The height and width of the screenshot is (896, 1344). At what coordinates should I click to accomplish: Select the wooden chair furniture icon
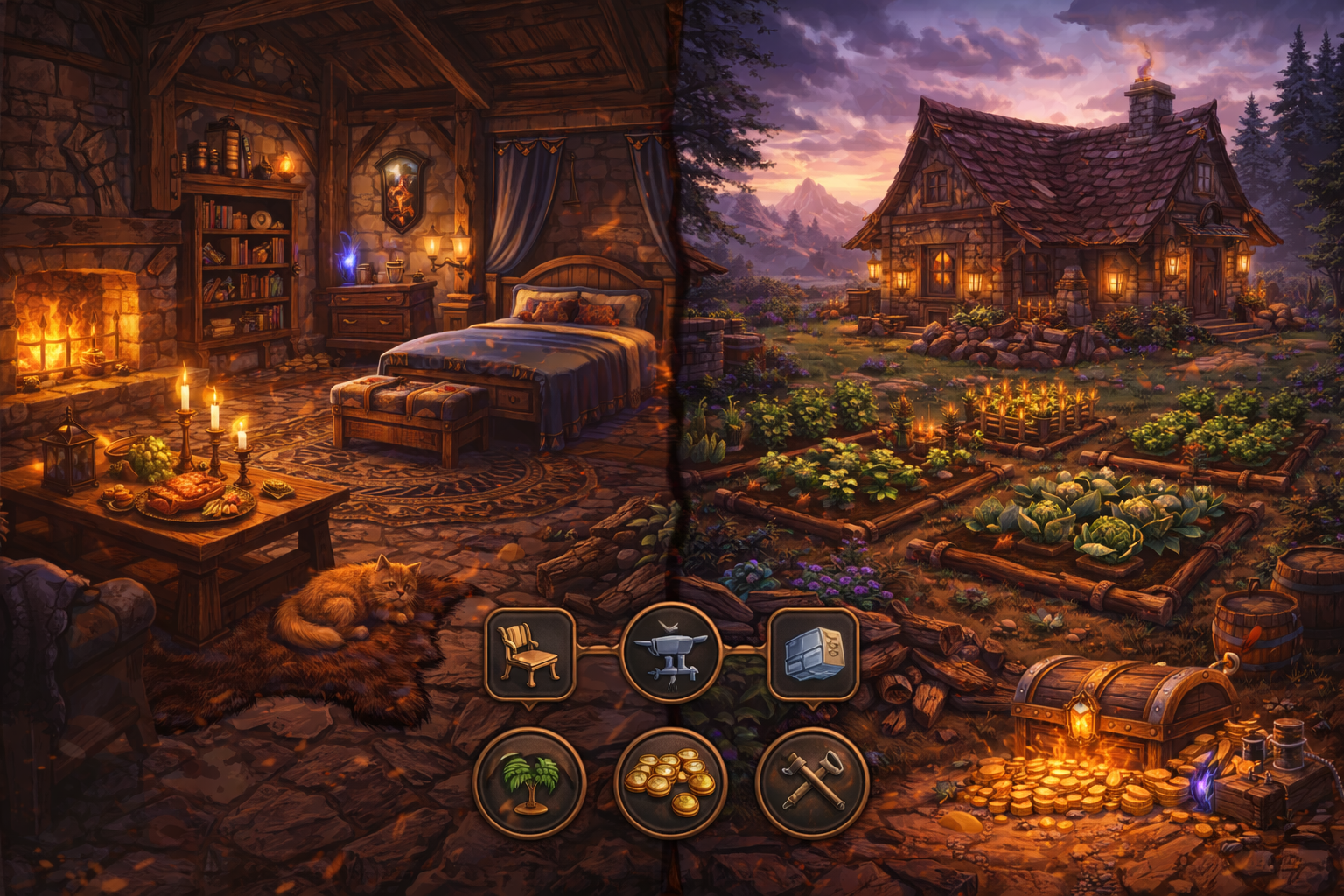coord(529,654)
